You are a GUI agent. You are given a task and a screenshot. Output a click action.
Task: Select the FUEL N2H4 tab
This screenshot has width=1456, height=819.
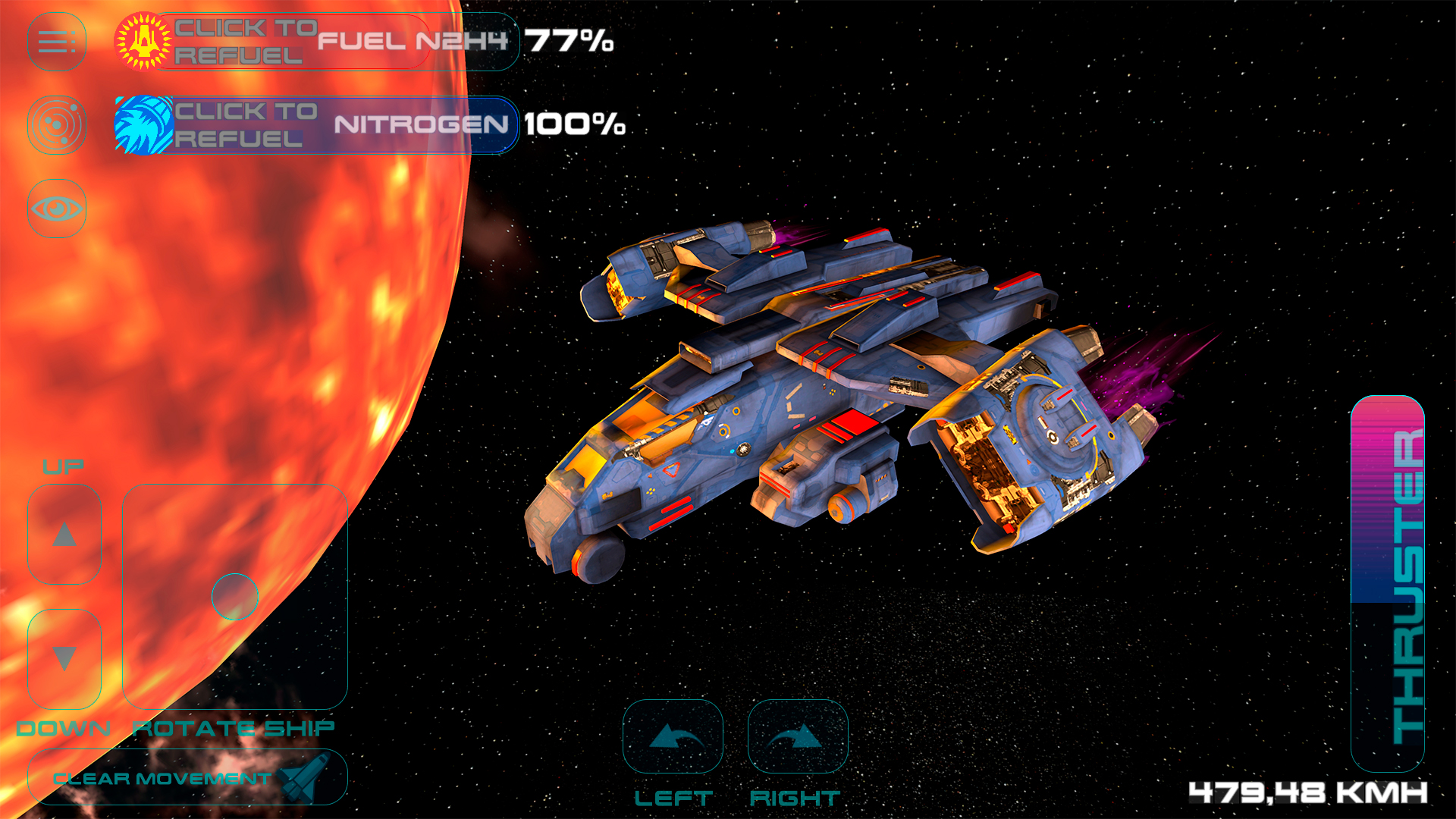[413, 43]
